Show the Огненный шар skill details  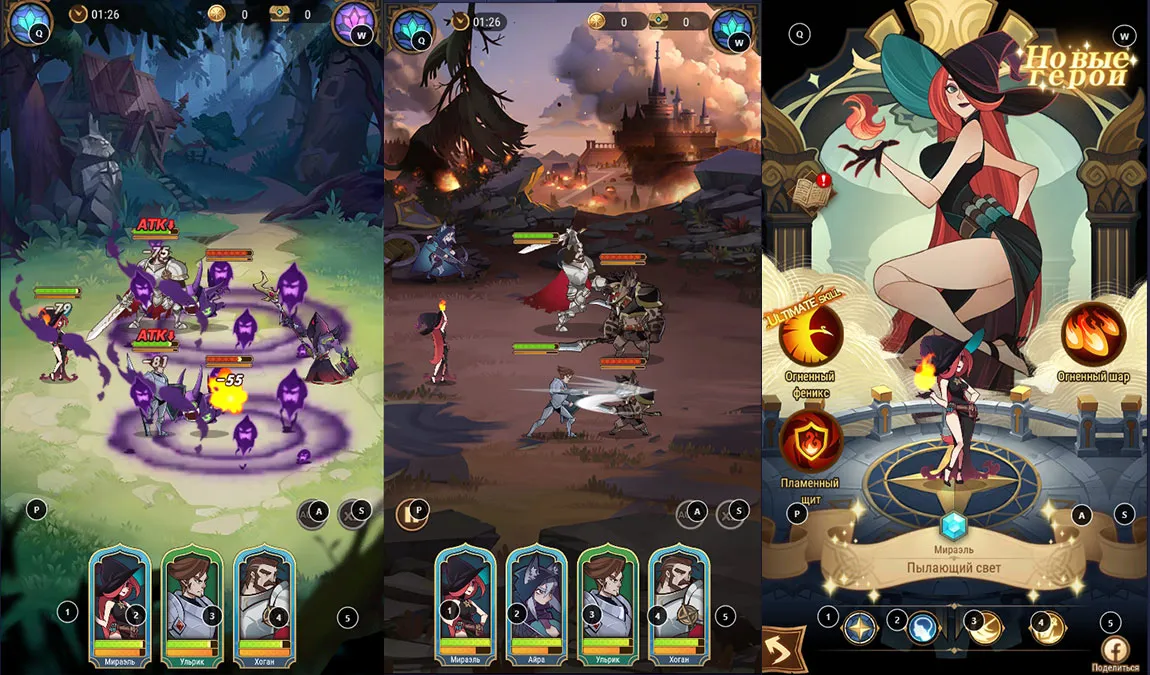click(x=1093, y=335)
